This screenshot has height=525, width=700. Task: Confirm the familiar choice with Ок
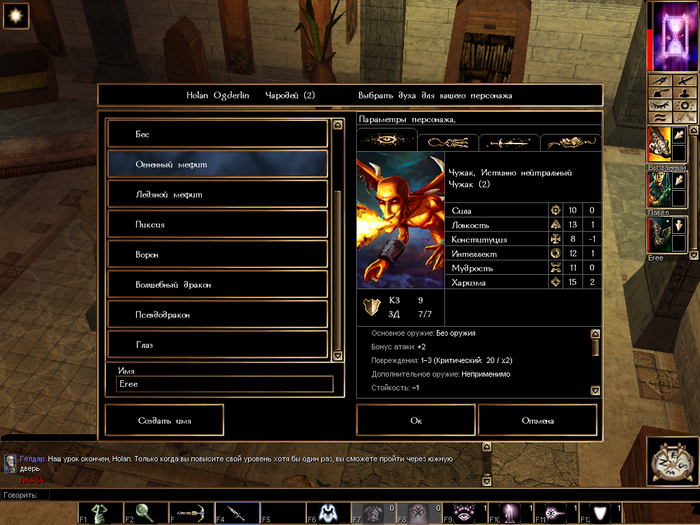(x=416, y=420)
